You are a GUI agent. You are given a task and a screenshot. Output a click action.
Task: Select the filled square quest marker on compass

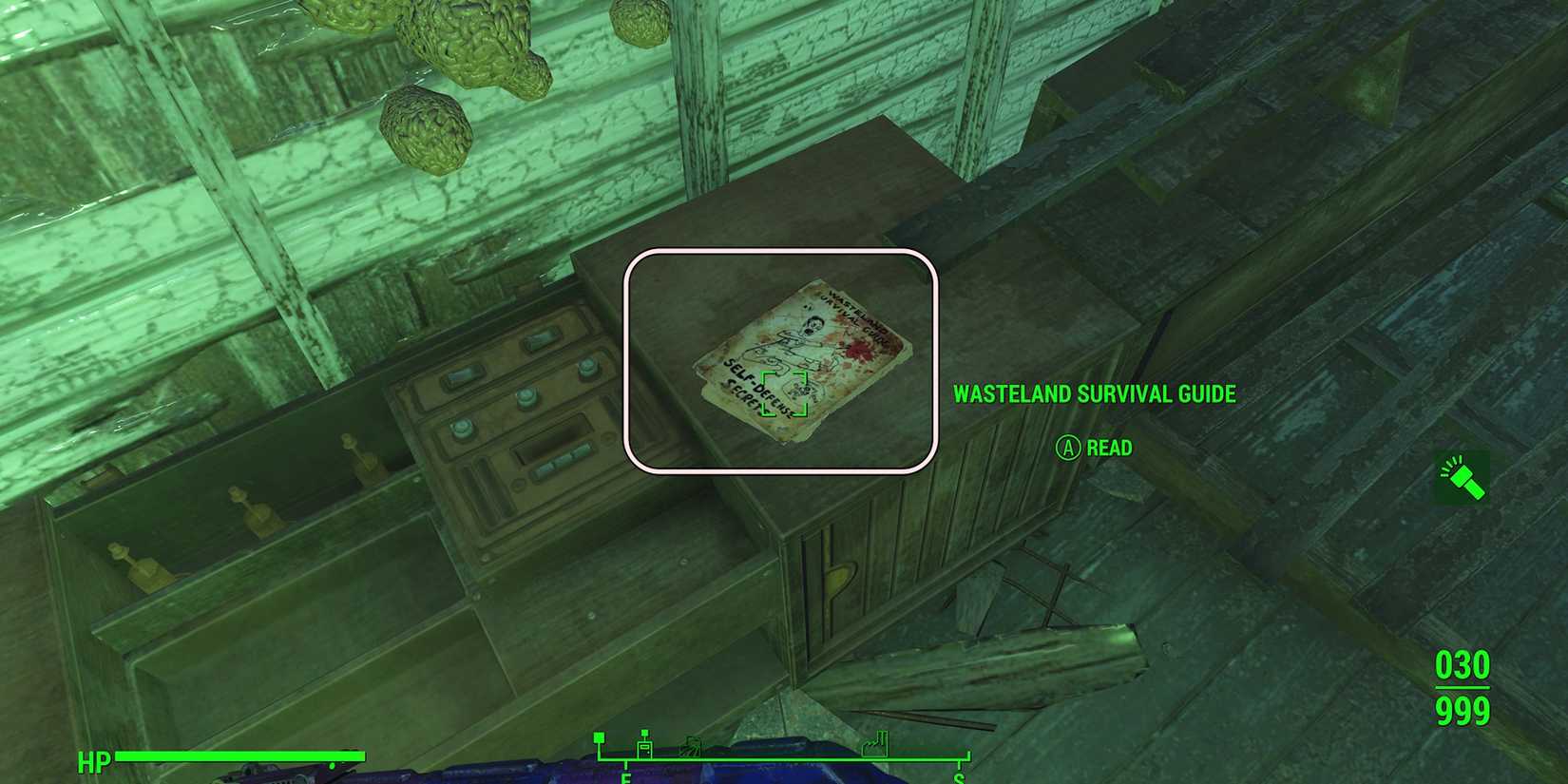tap(599, 738)
